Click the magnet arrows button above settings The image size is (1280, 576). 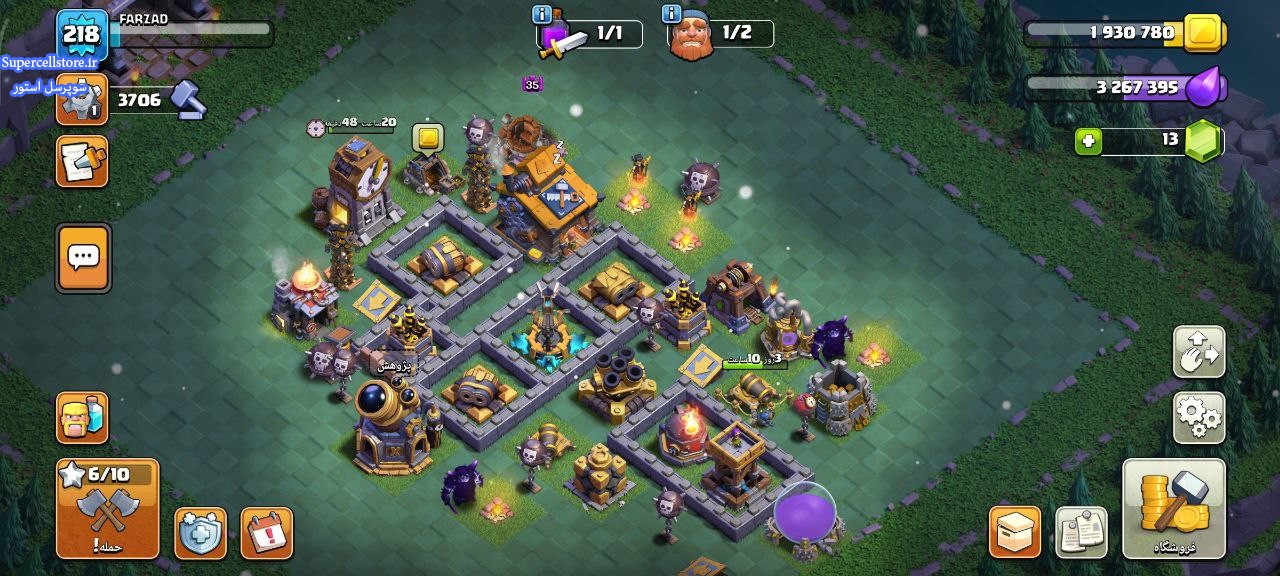(1198, 351)
